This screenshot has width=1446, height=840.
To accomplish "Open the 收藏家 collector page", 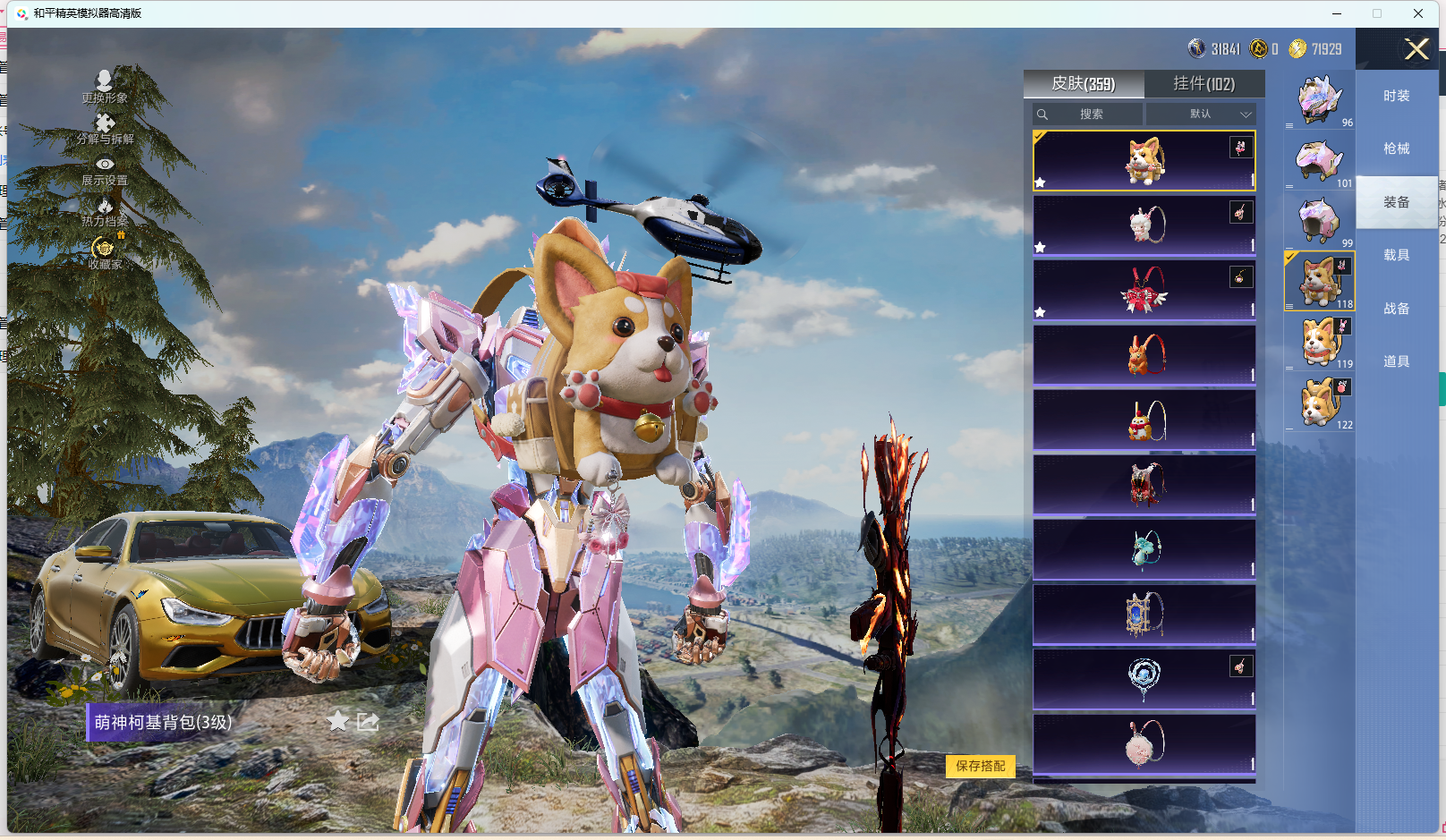I will (x=105, y=253).
